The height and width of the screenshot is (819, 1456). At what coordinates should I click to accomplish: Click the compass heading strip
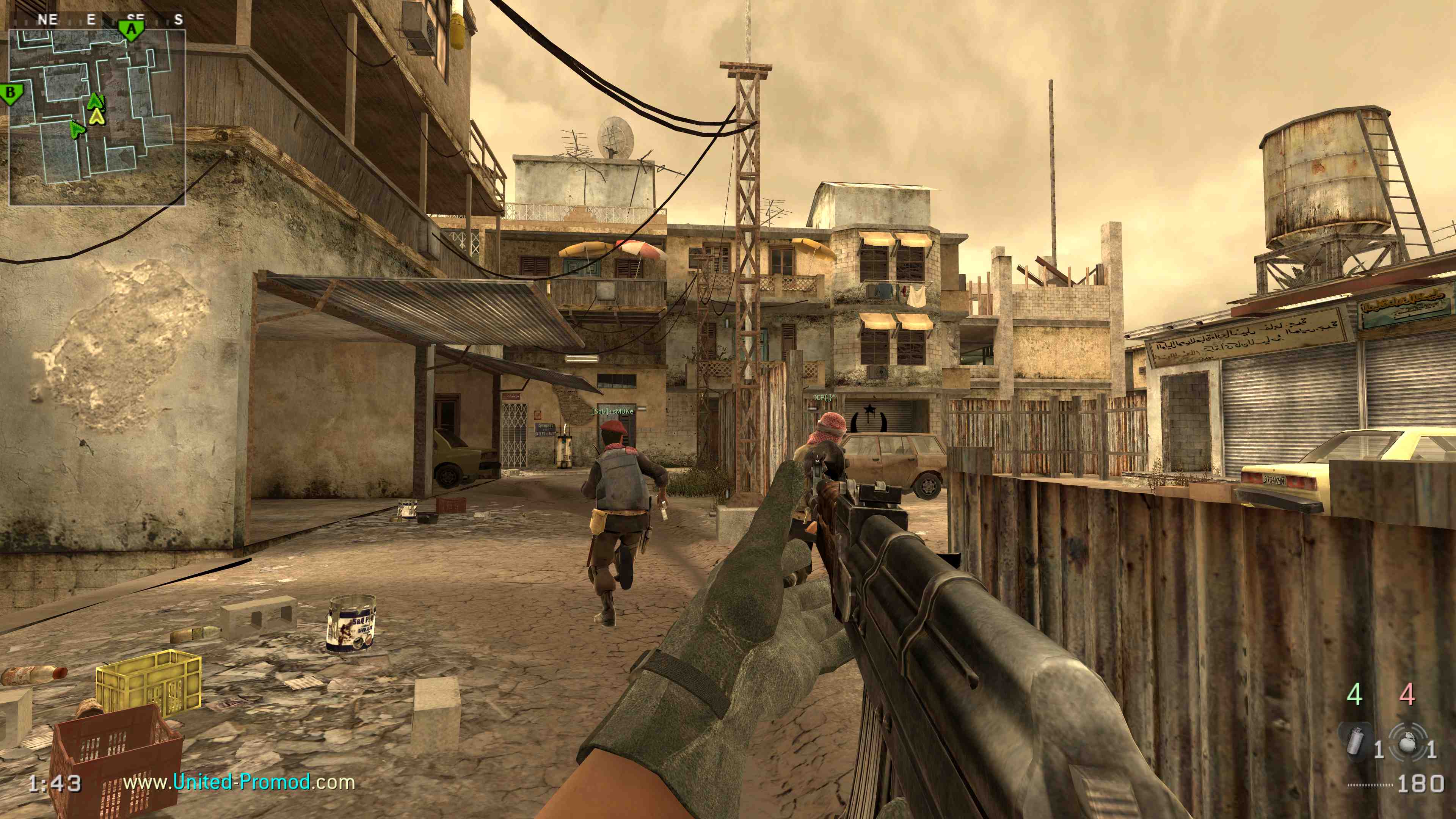click(97, 20)
